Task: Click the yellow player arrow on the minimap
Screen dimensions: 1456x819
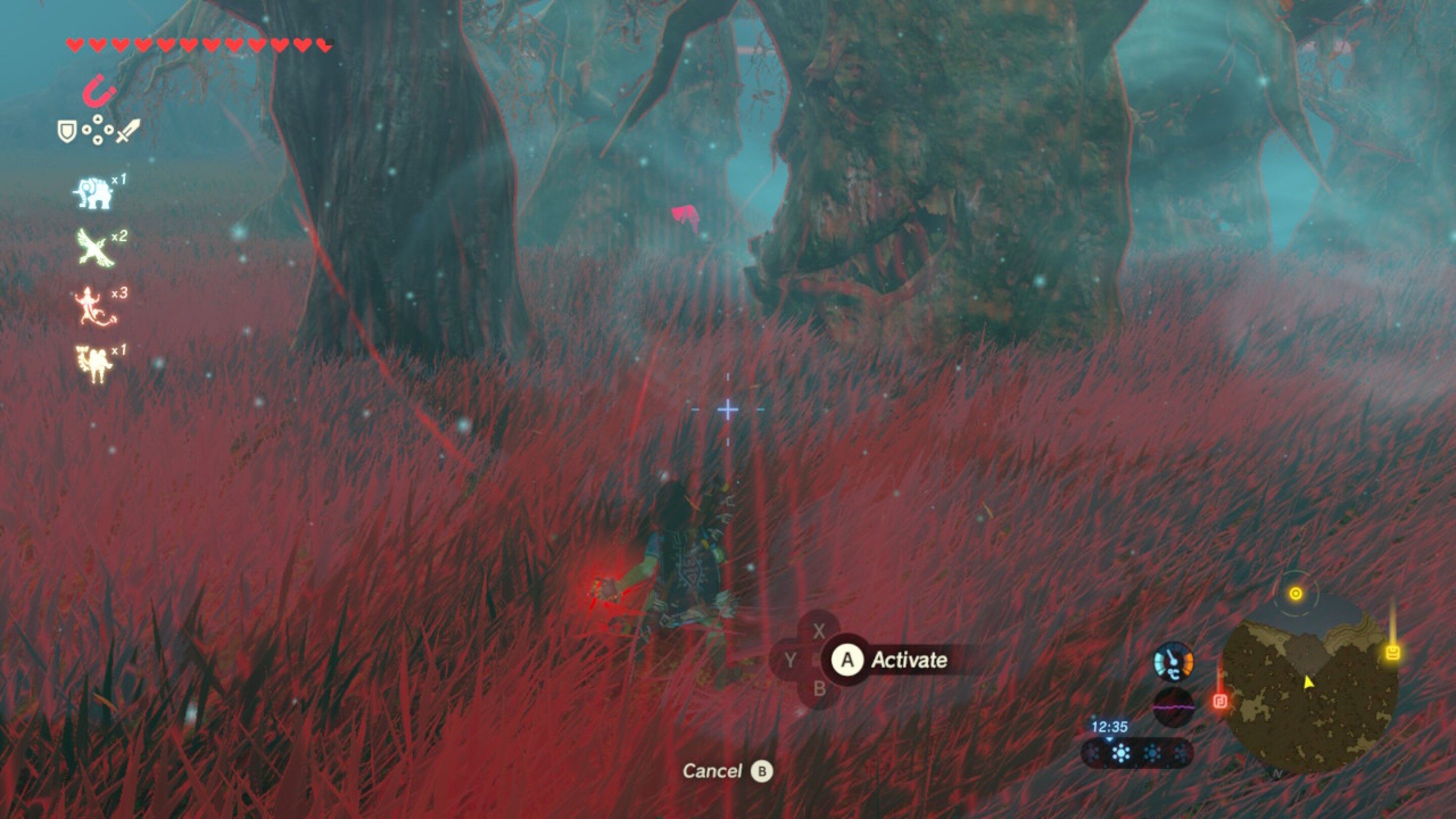Action: [x=1309, y=684]
